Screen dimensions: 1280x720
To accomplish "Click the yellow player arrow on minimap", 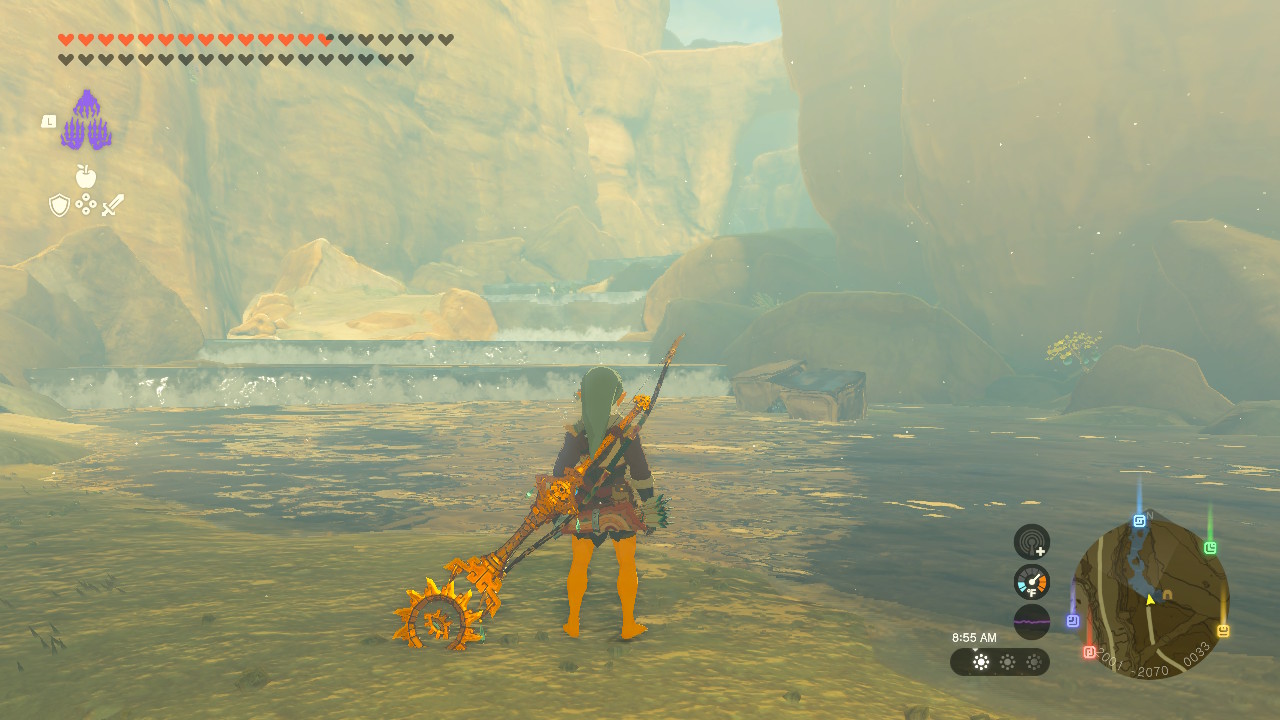I will (1150, 600).
